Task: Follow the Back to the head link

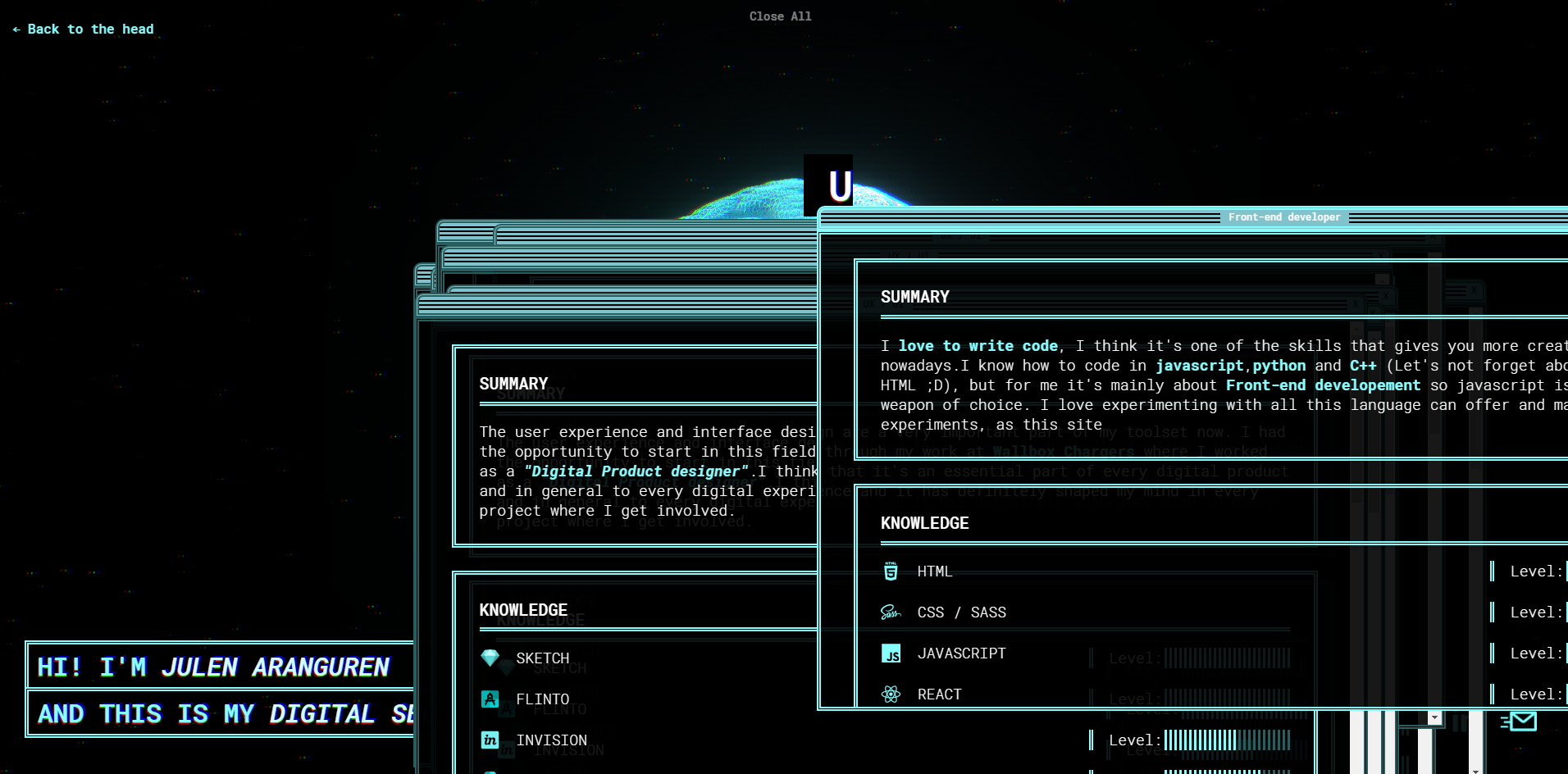Action: 84,30
